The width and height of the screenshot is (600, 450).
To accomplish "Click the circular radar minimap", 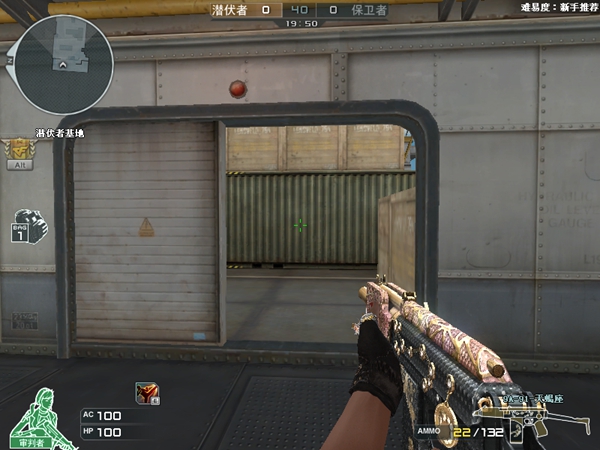I will click(63, 65).
